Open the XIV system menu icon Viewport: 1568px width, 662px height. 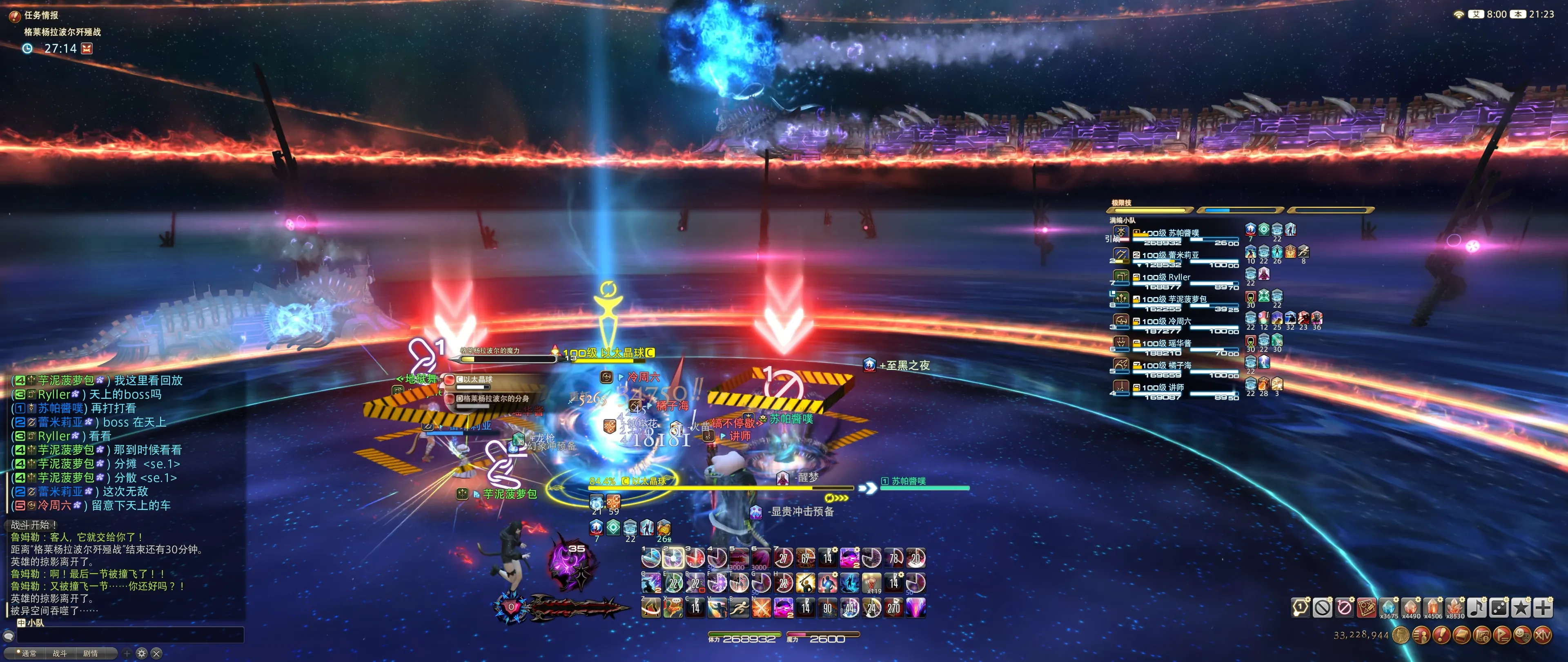click(1542, 635)
